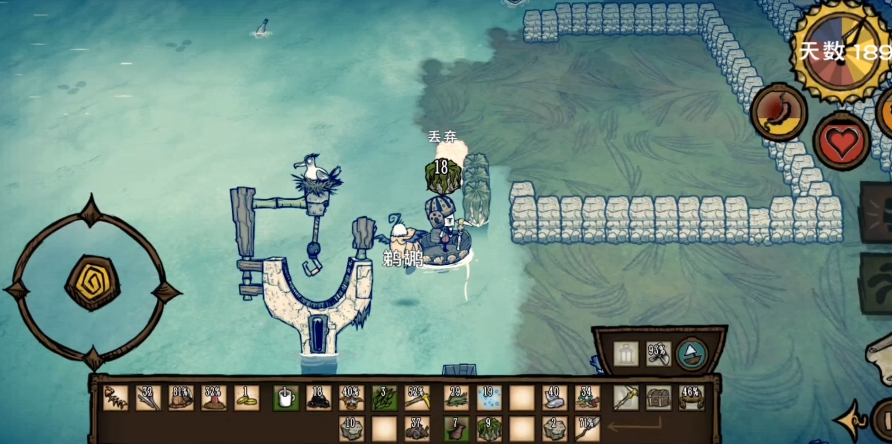This screenshot has width=892, height=444.
Task: Select the stack of 3 green leaves
Action: coord(385,398)
